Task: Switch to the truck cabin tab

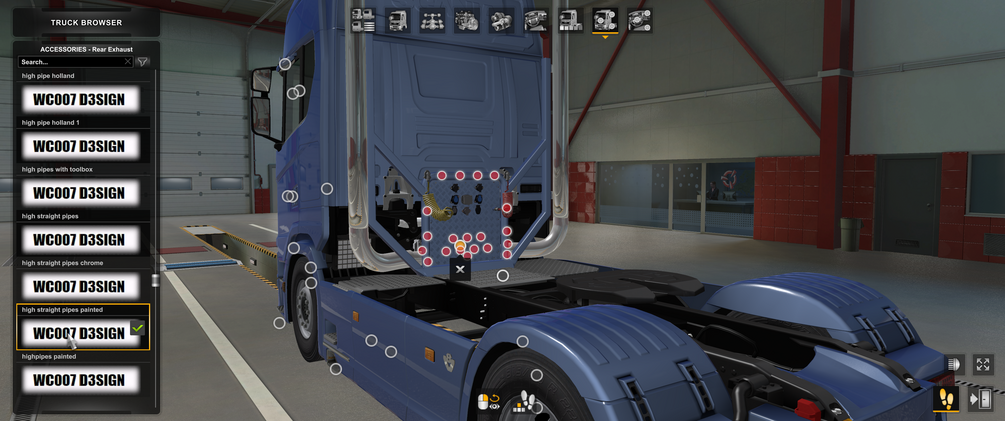Action: pos(398,20)
